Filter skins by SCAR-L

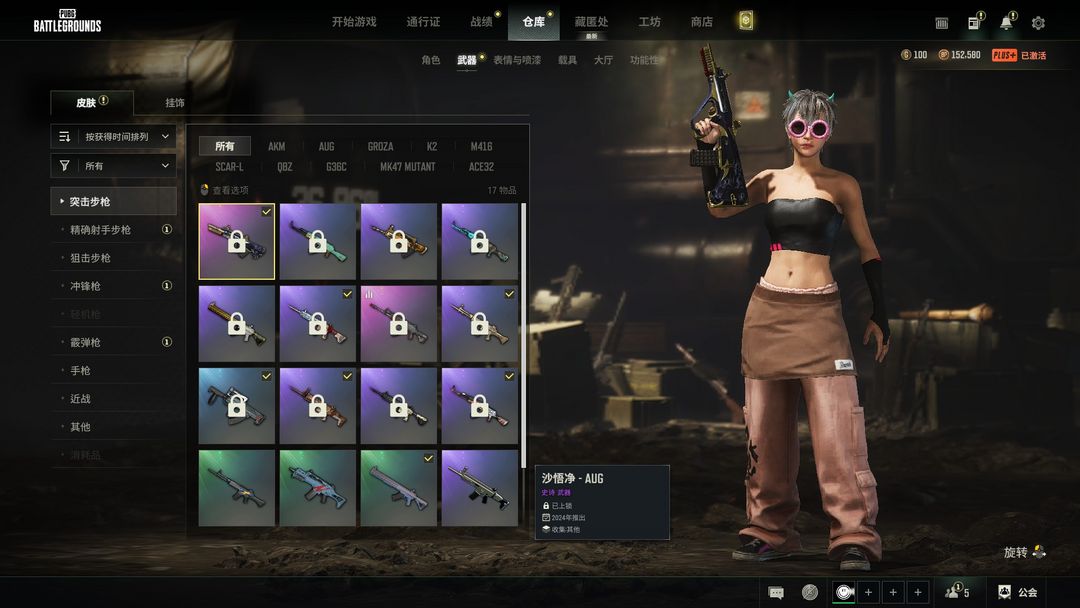tap(229, 167)
